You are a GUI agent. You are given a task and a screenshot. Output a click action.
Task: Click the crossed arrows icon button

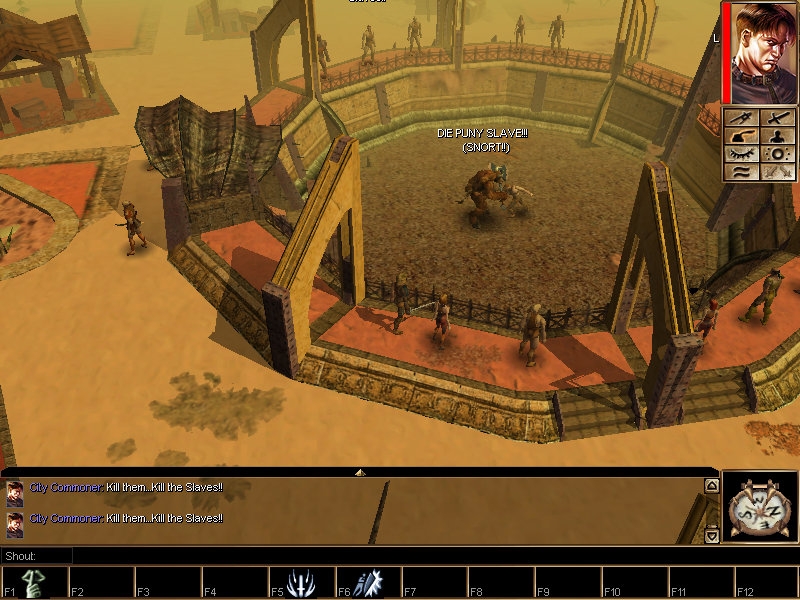(777, 172)
